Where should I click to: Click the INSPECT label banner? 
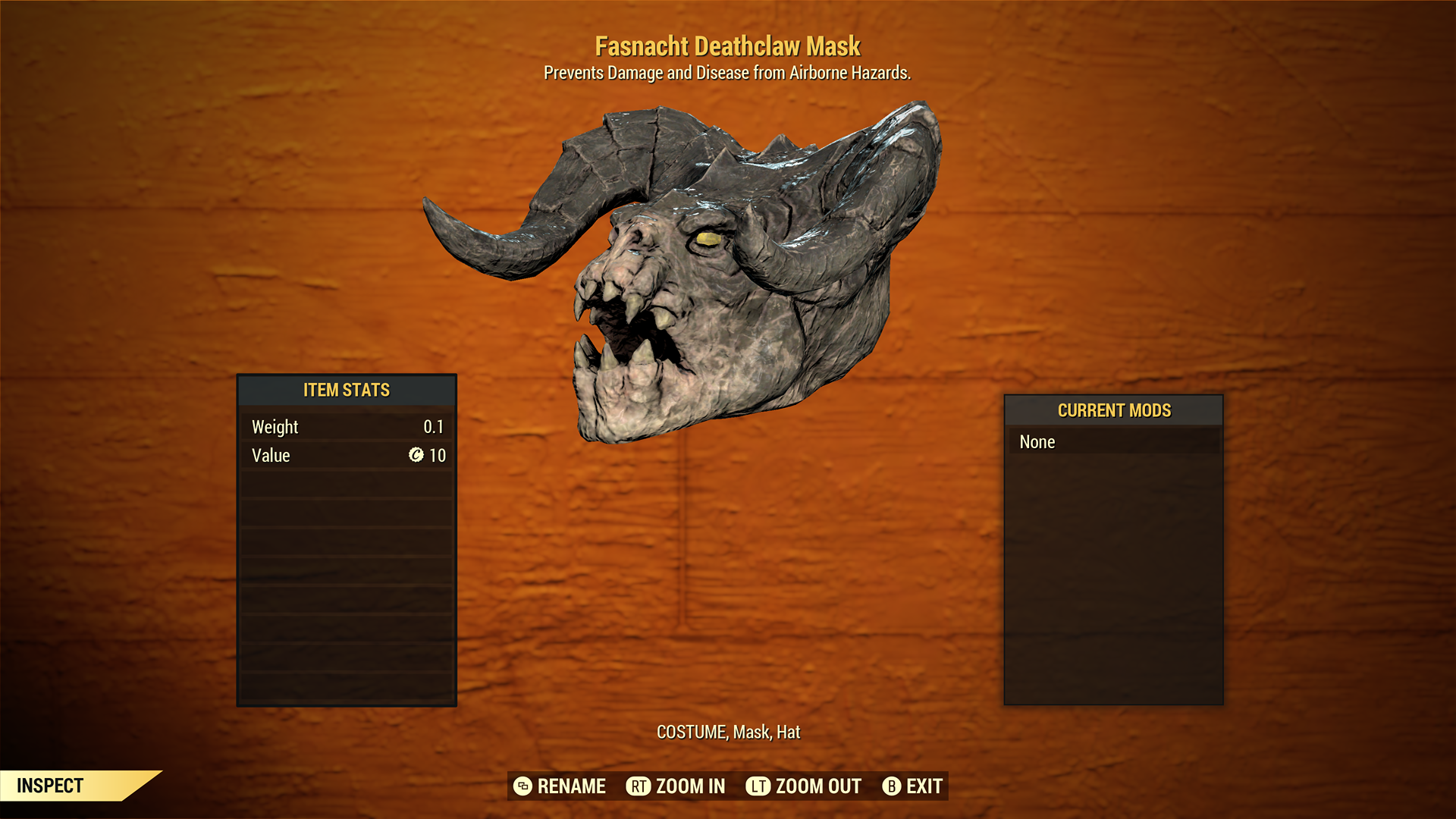51,786
